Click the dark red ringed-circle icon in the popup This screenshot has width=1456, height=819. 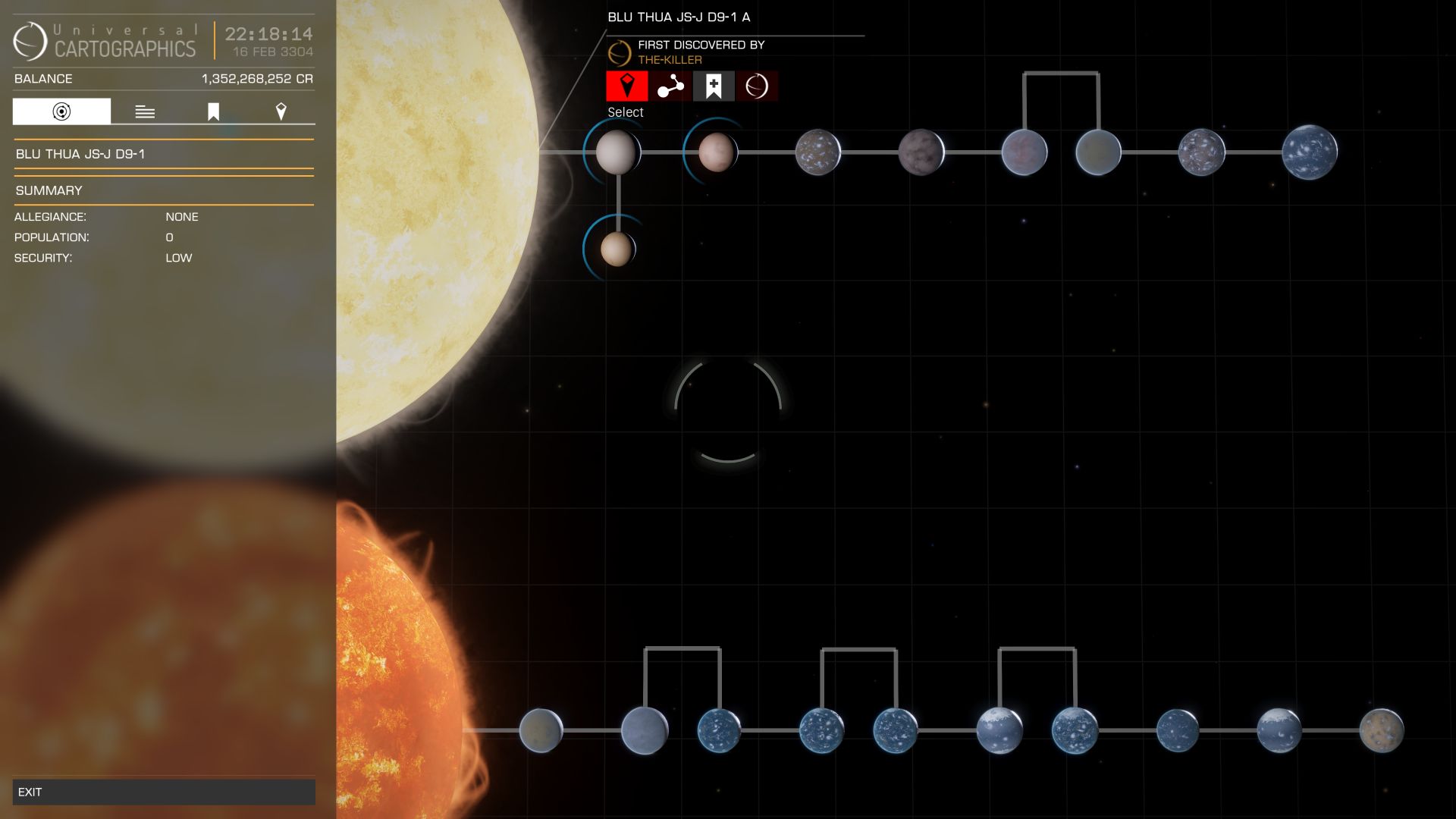(x=757, y=86)
